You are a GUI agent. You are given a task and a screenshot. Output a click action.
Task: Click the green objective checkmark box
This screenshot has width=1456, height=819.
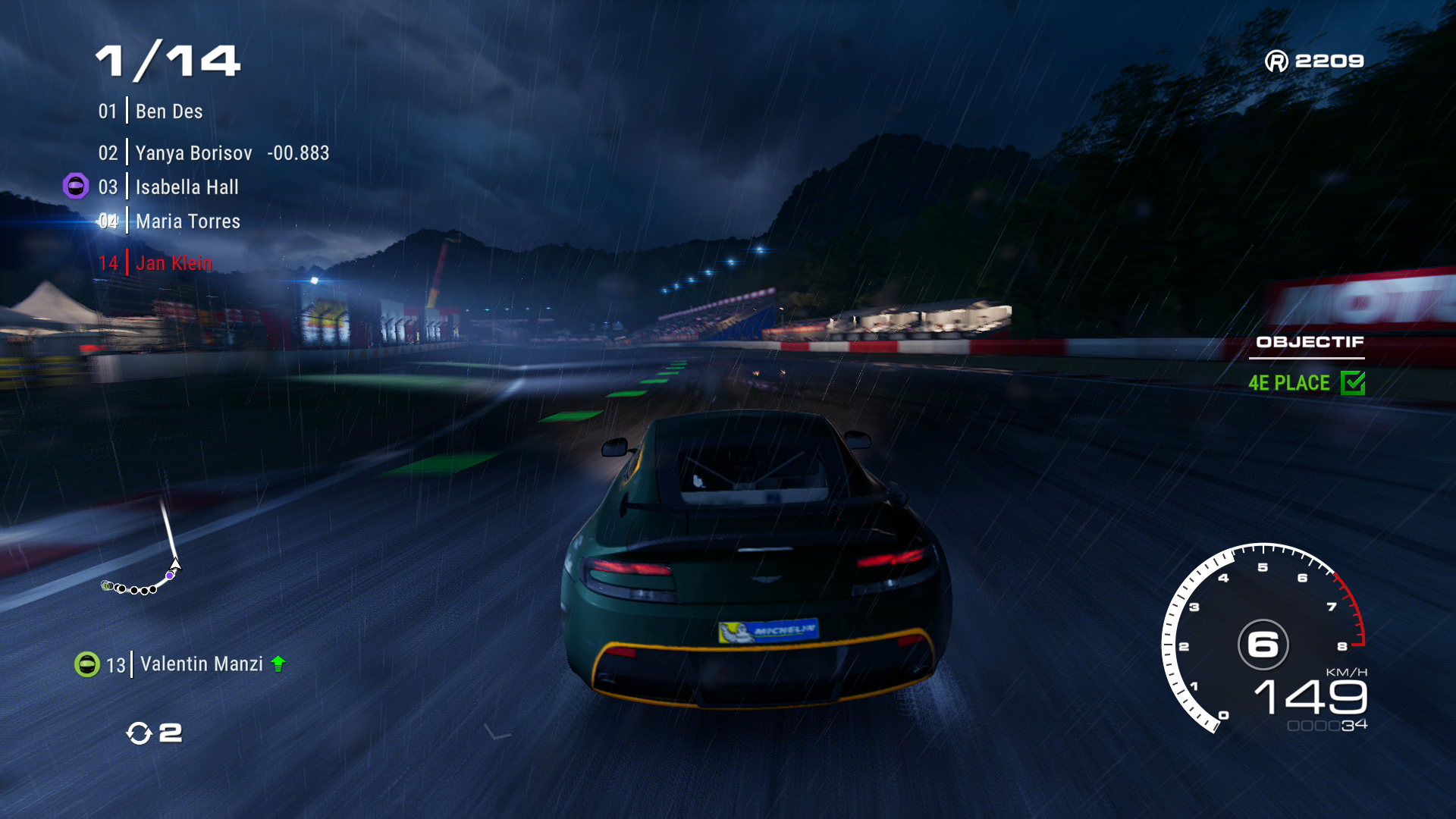pyautogui.click(x=1352, y=383)
